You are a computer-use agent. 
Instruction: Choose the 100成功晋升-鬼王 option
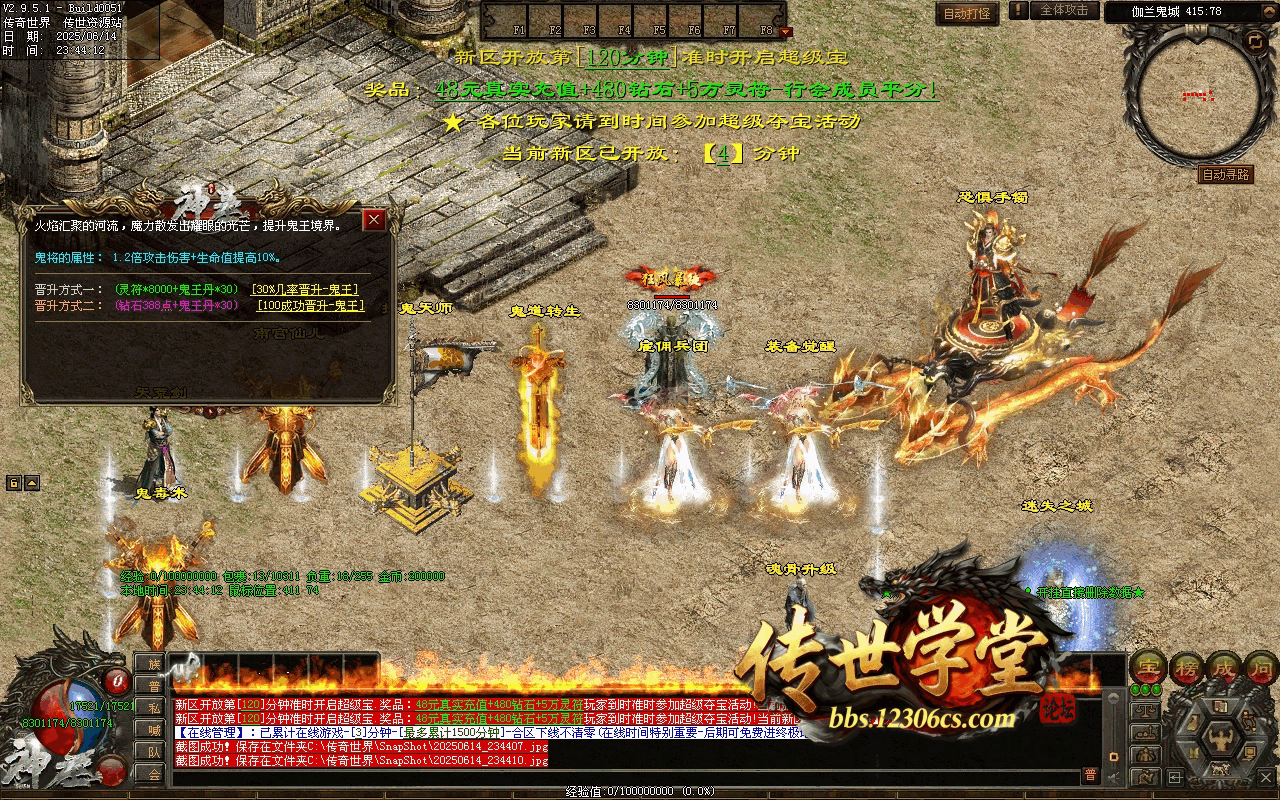310,306
